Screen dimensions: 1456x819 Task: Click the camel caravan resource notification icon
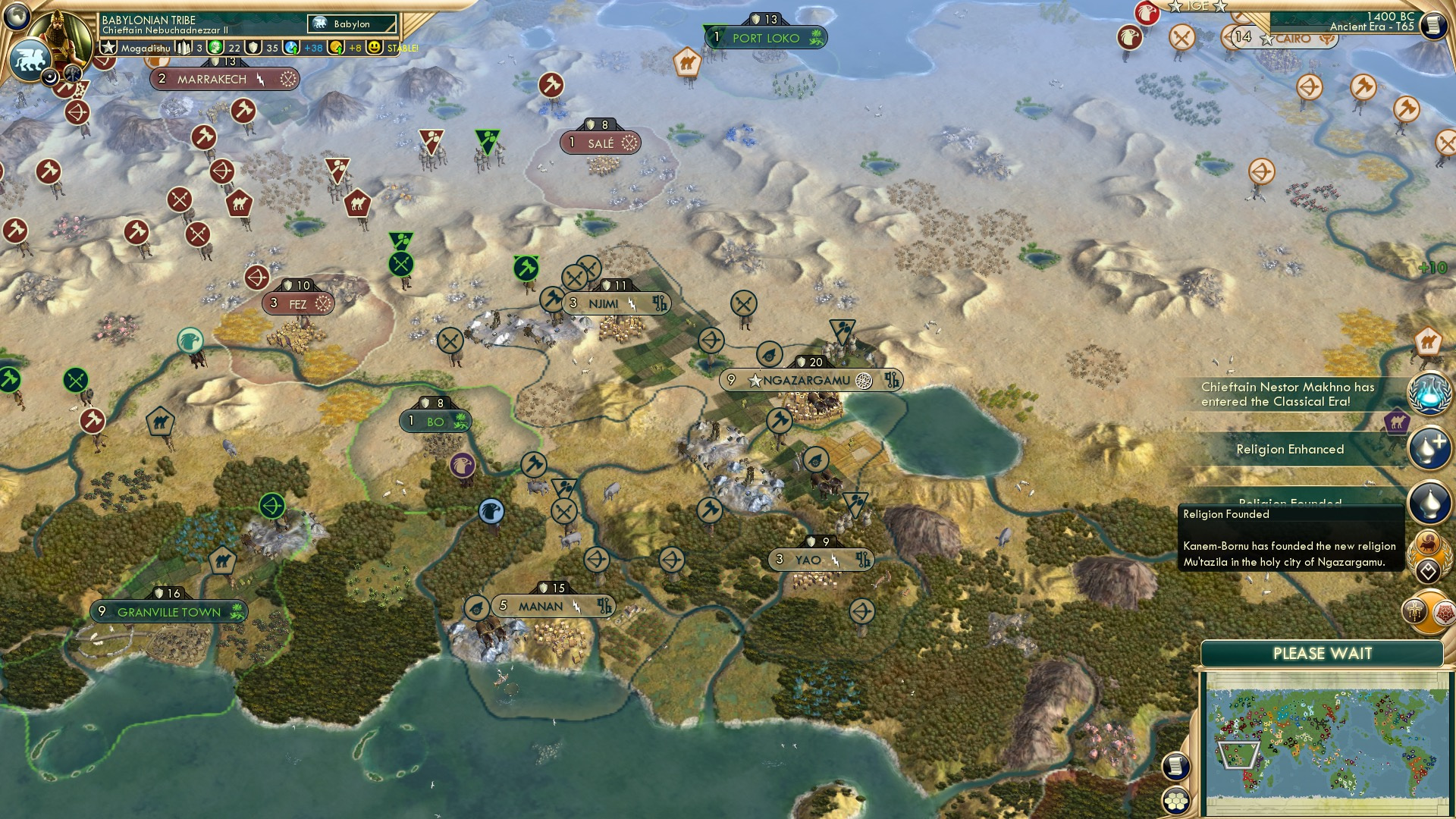coord(1430,340)
